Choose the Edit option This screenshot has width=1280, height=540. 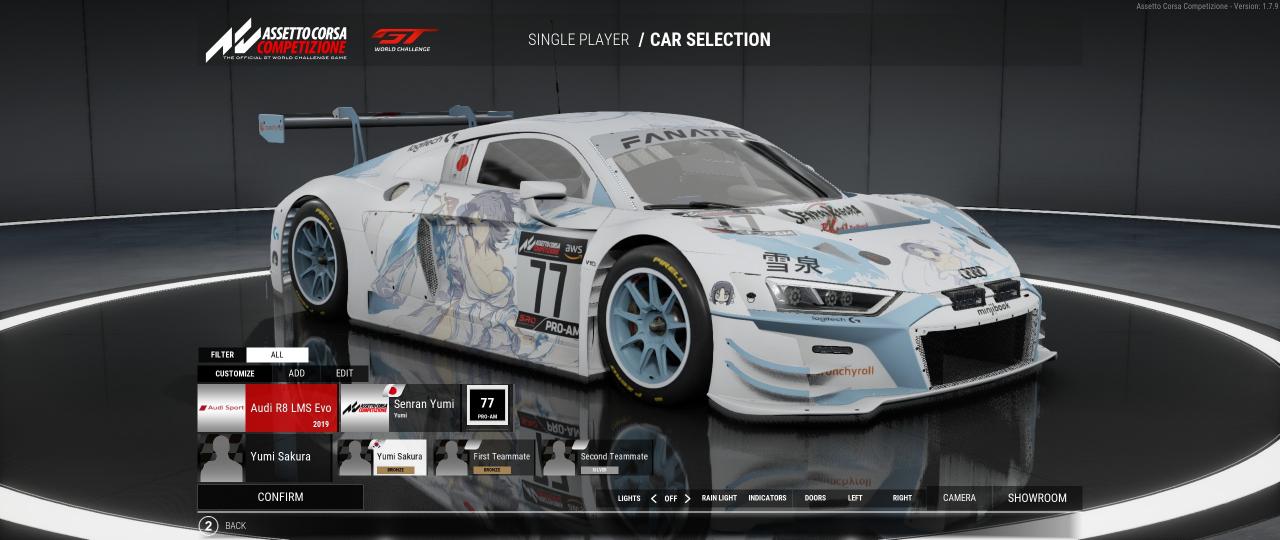(x=345, y=373)
